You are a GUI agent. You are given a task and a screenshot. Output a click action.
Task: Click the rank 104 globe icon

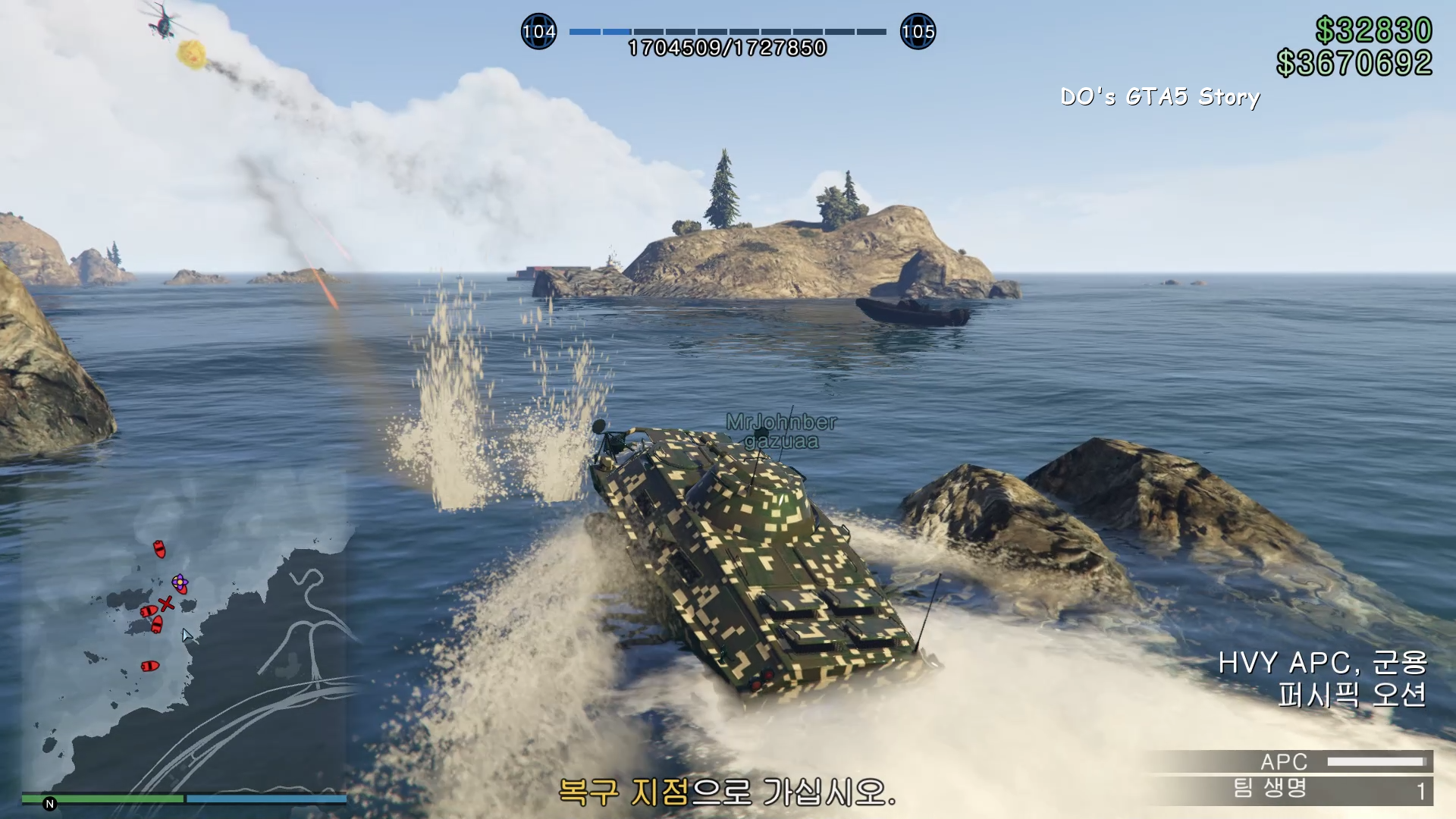(x=538, y=32)
